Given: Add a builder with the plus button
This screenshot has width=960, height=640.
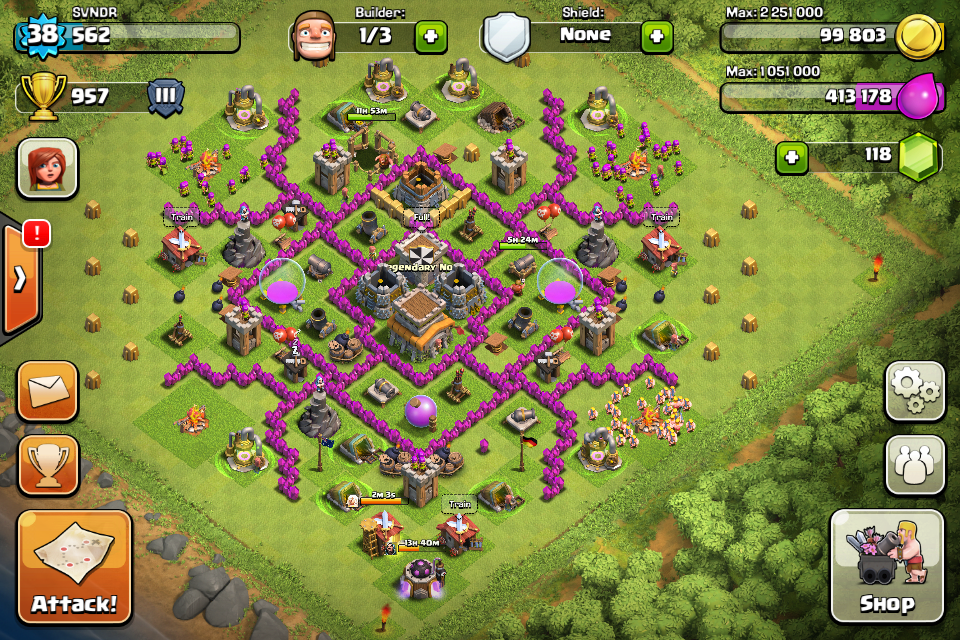Looking at the screenshot, I should [x=431, y=37].
